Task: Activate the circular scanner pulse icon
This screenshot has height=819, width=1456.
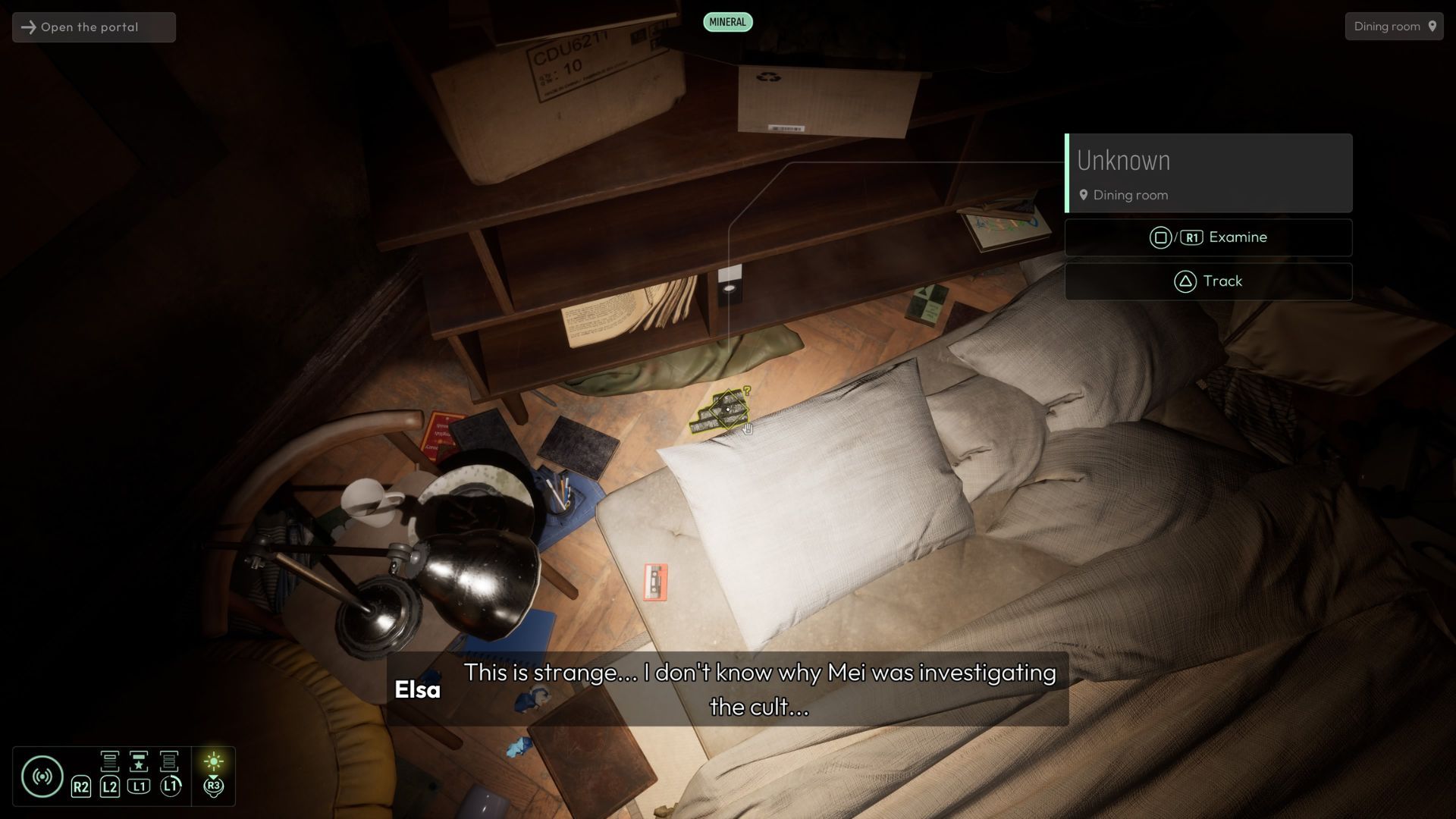Action: [42, 776]
